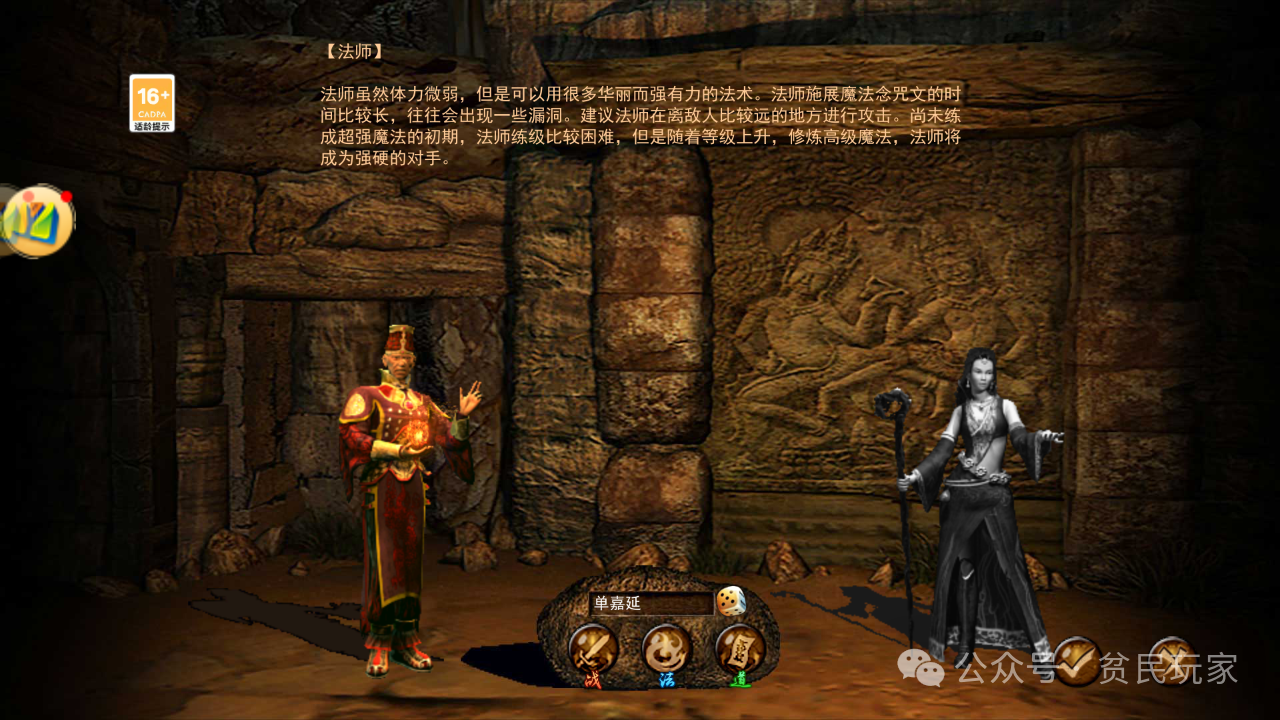Image resolution: width=1280 pixels, height=720 pixels.
Task: Open the floating assistant bubble with red dot
Action: click(38, 221)
